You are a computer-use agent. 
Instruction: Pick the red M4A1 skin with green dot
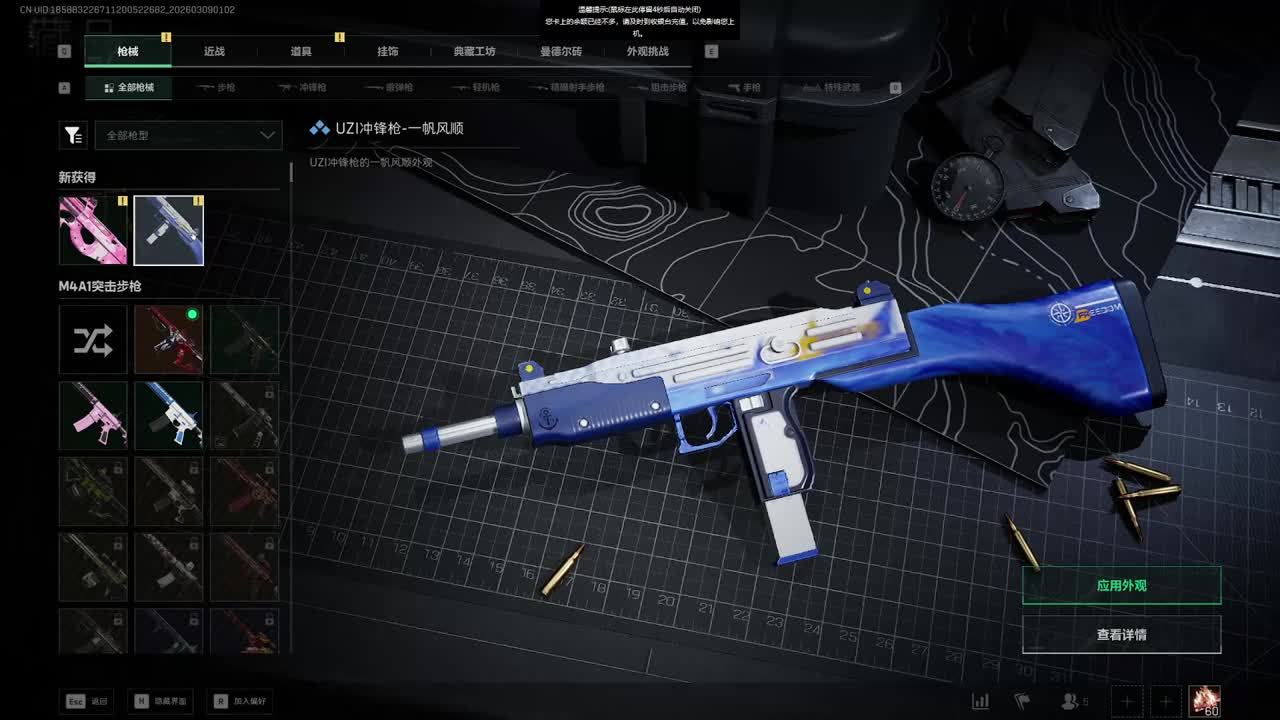pyautogui.click(x=169, y=340)
